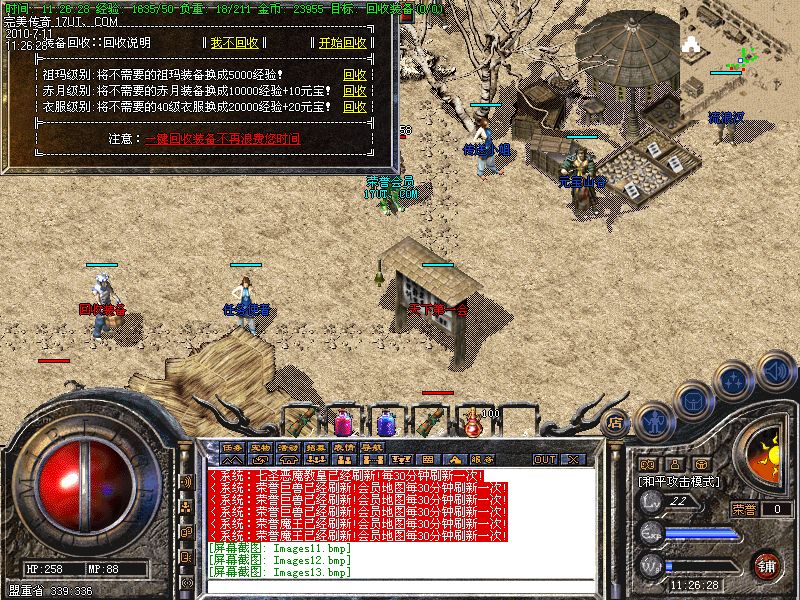The width and height of the screenshot is (800, 600).
Task: Select the 开始回收 start recycling option
Action: coord(342,43)
